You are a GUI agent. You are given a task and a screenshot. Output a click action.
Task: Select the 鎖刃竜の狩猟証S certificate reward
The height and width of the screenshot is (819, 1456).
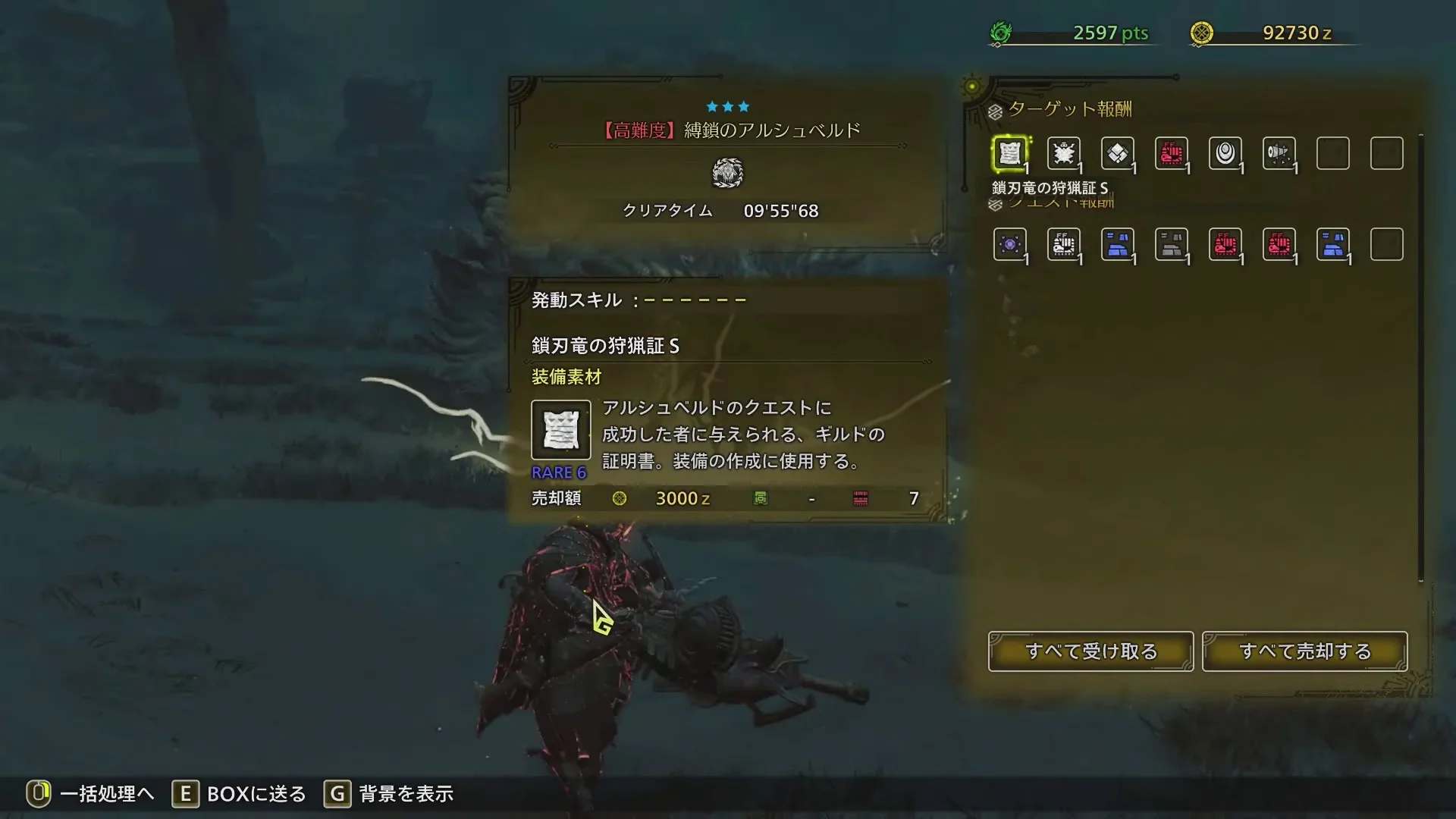point(1010,153)
